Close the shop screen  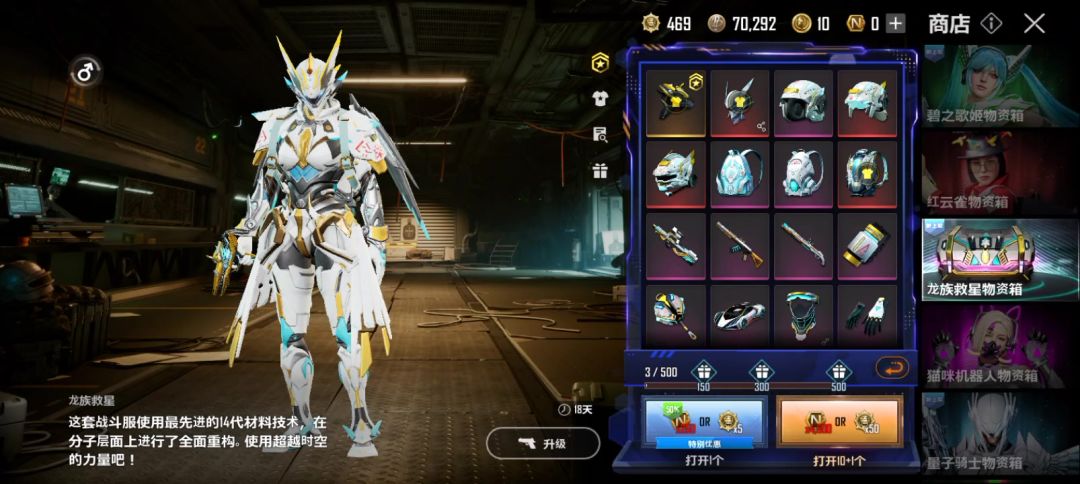coord(1034,23)
